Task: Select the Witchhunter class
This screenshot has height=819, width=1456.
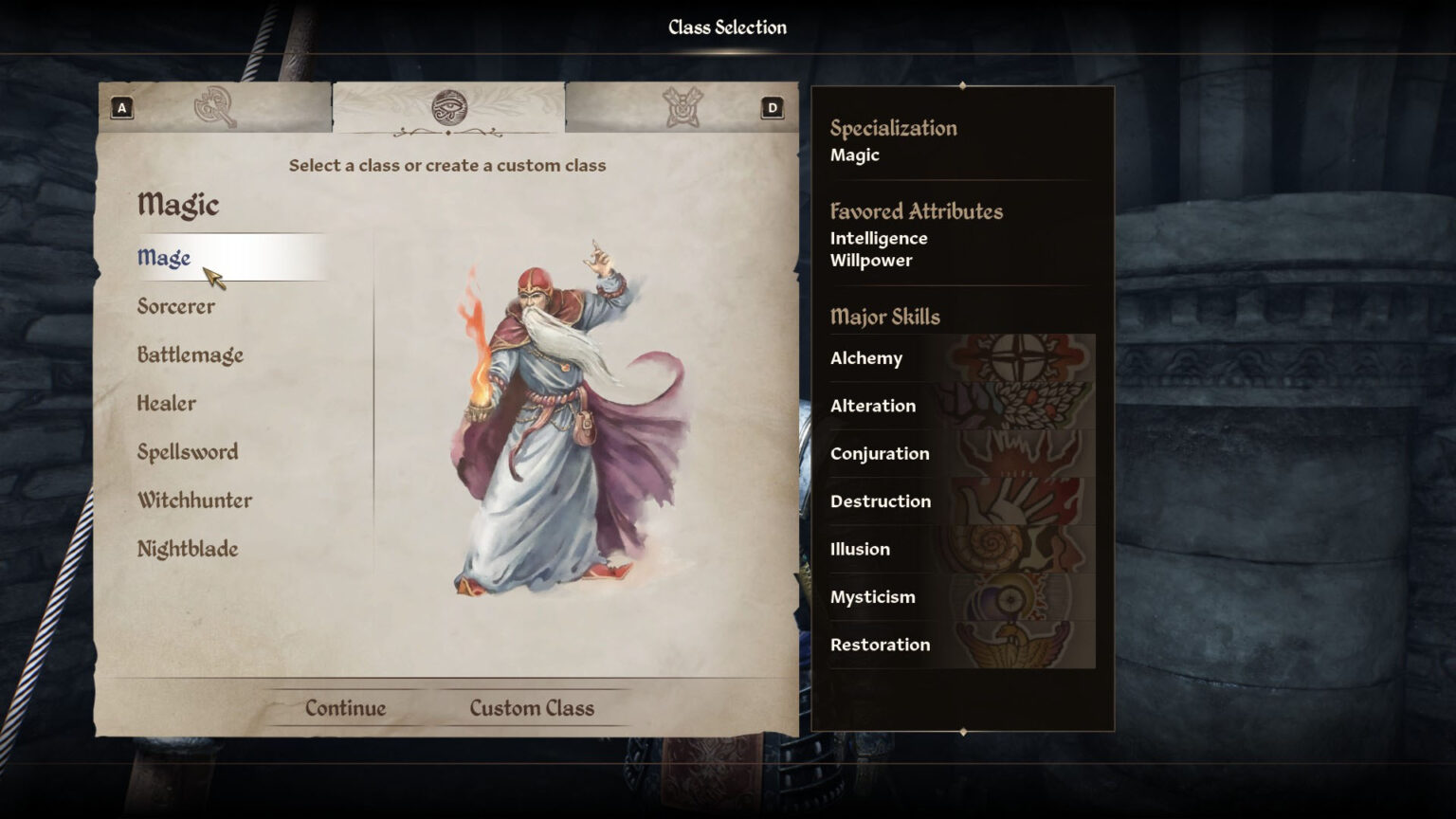Action: pos(194,500)
